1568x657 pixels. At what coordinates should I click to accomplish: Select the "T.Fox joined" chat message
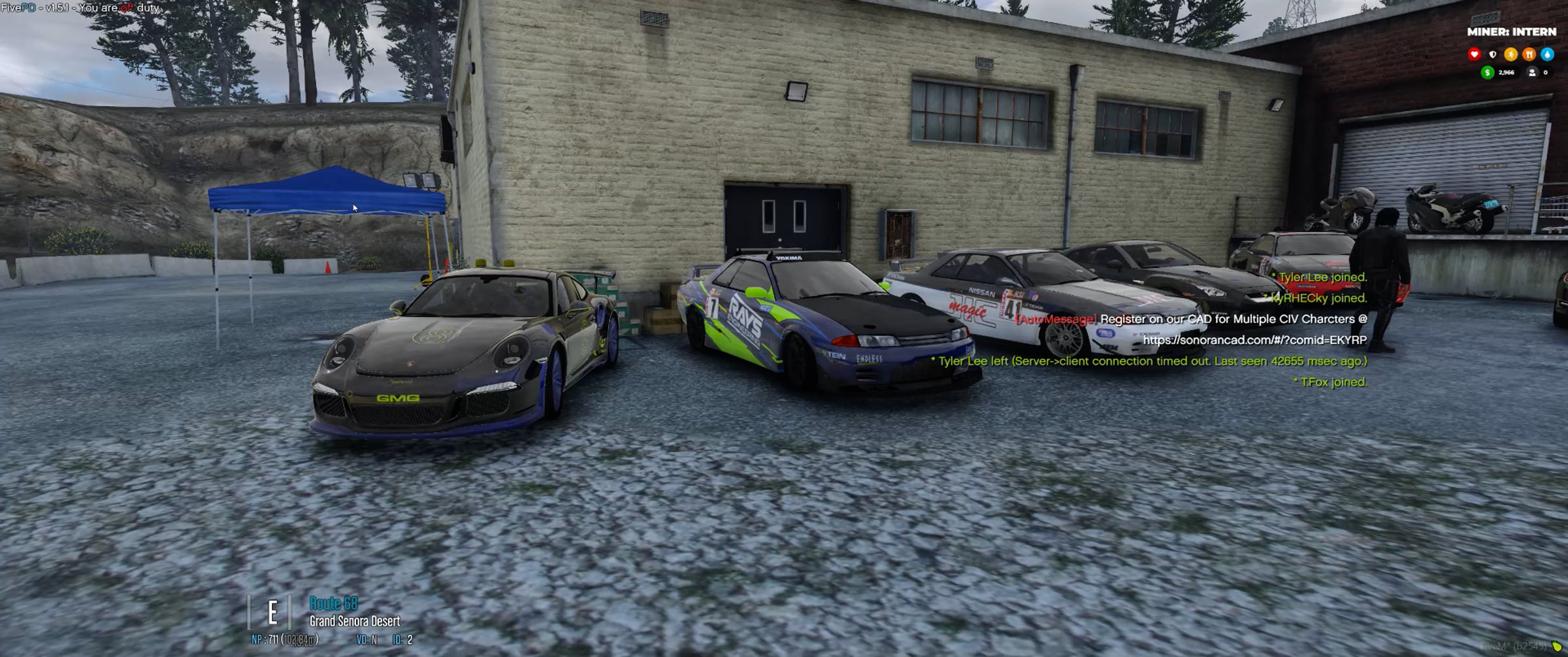[1331, 382]
